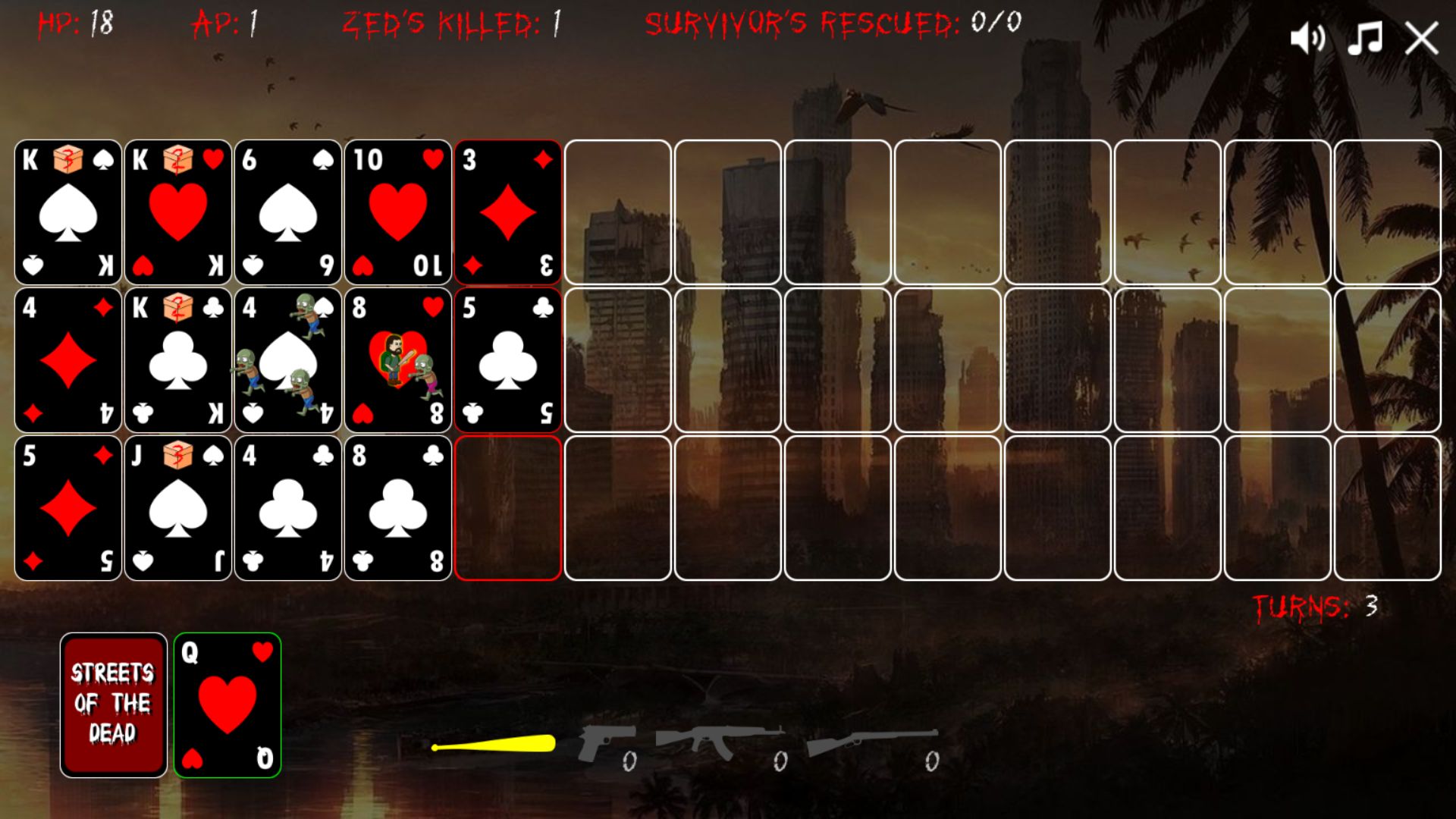1456x819 pixels.
Task: Toggle the sound effects volume
Action: tap(1309, 38)
